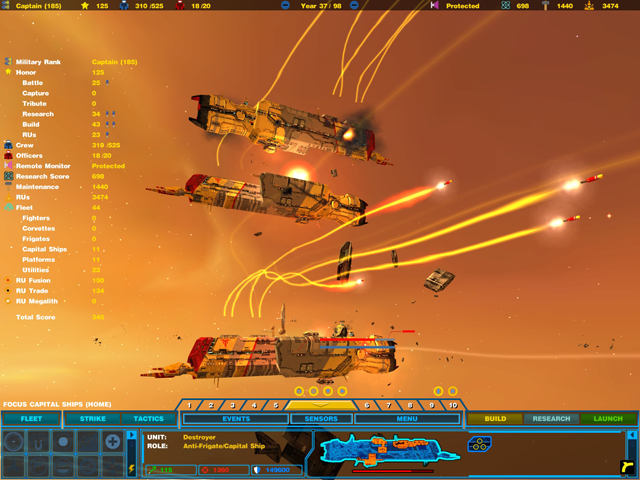Select control group tab 10
The image size is (640, 480).
pos(452,405)
